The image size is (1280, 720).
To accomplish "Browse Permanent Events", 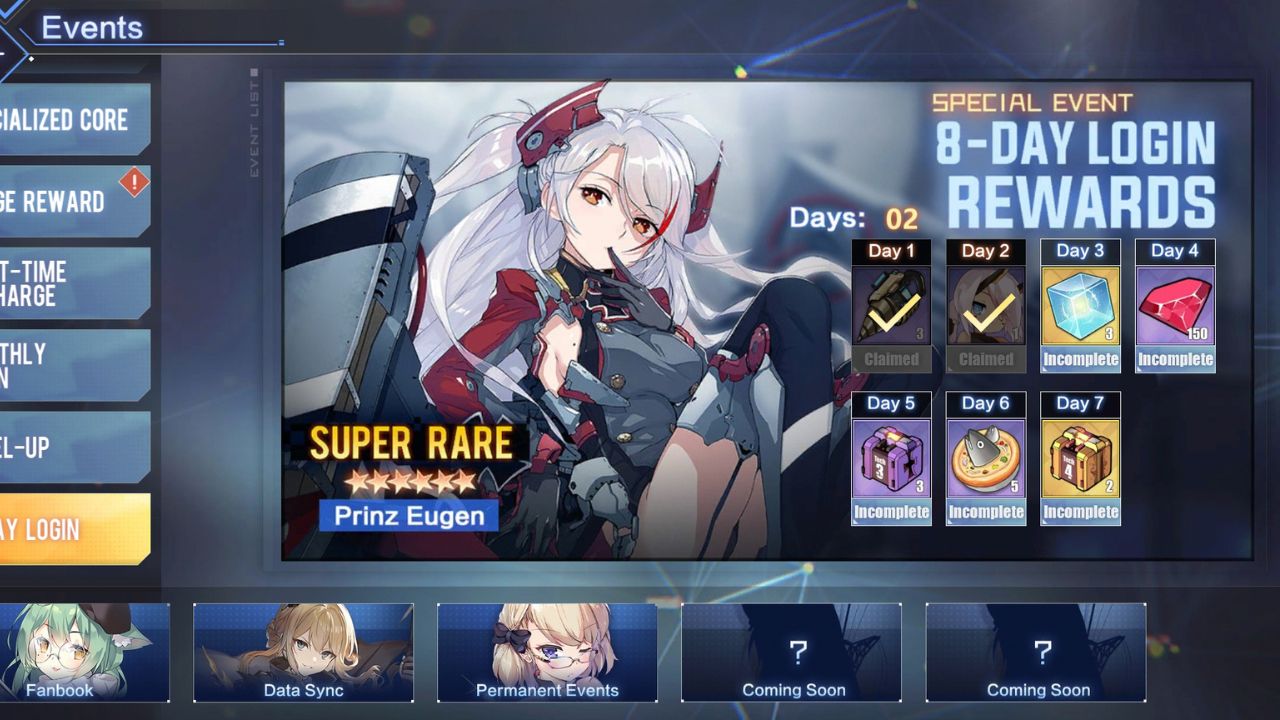I will [x=547, y=653].
